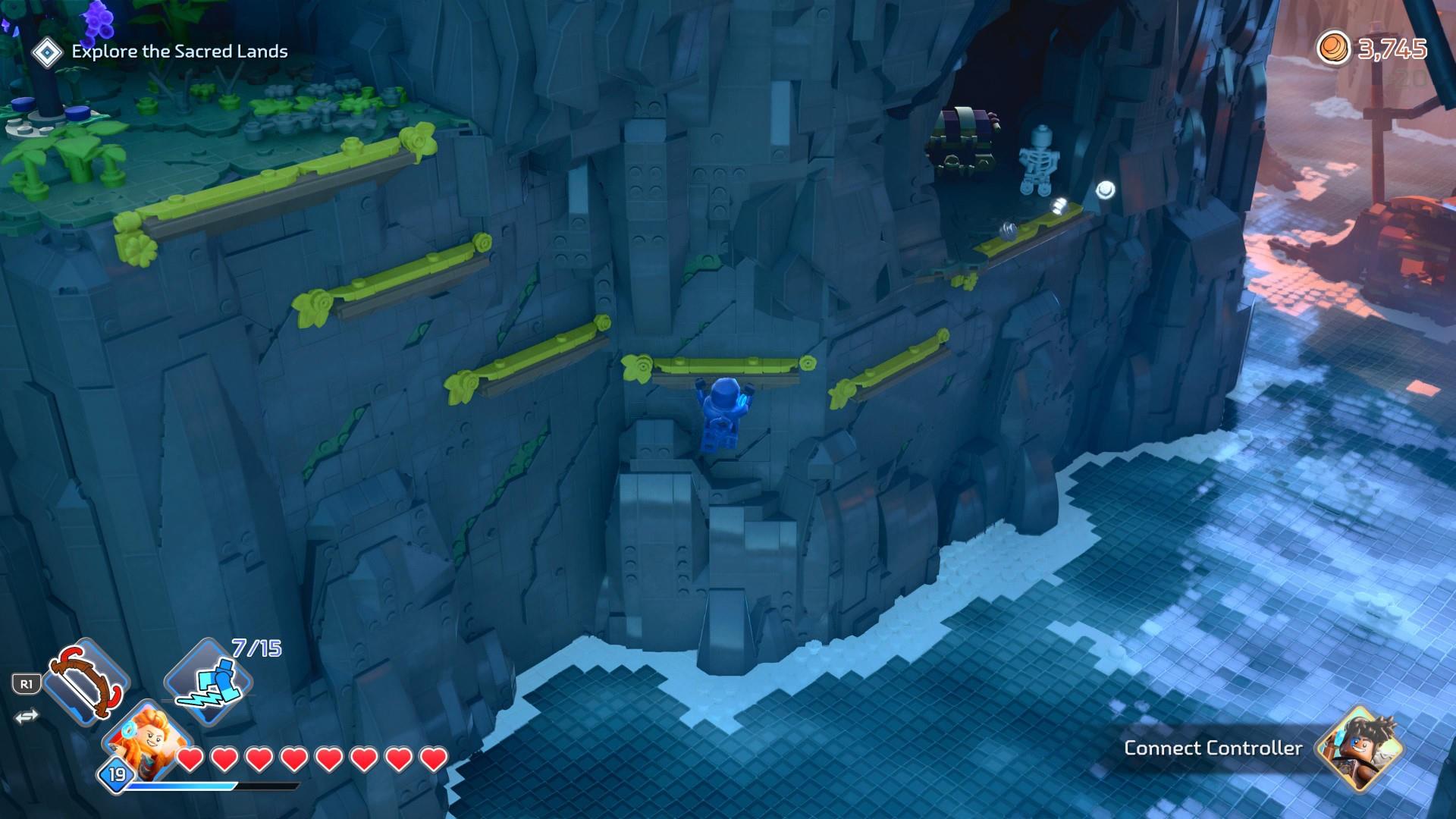Image resolution: width=1456 pixels, height=819 pixels.
Task: Select the Explore the Sacred Lands objective tracker
Action: [x=179, y=52]
